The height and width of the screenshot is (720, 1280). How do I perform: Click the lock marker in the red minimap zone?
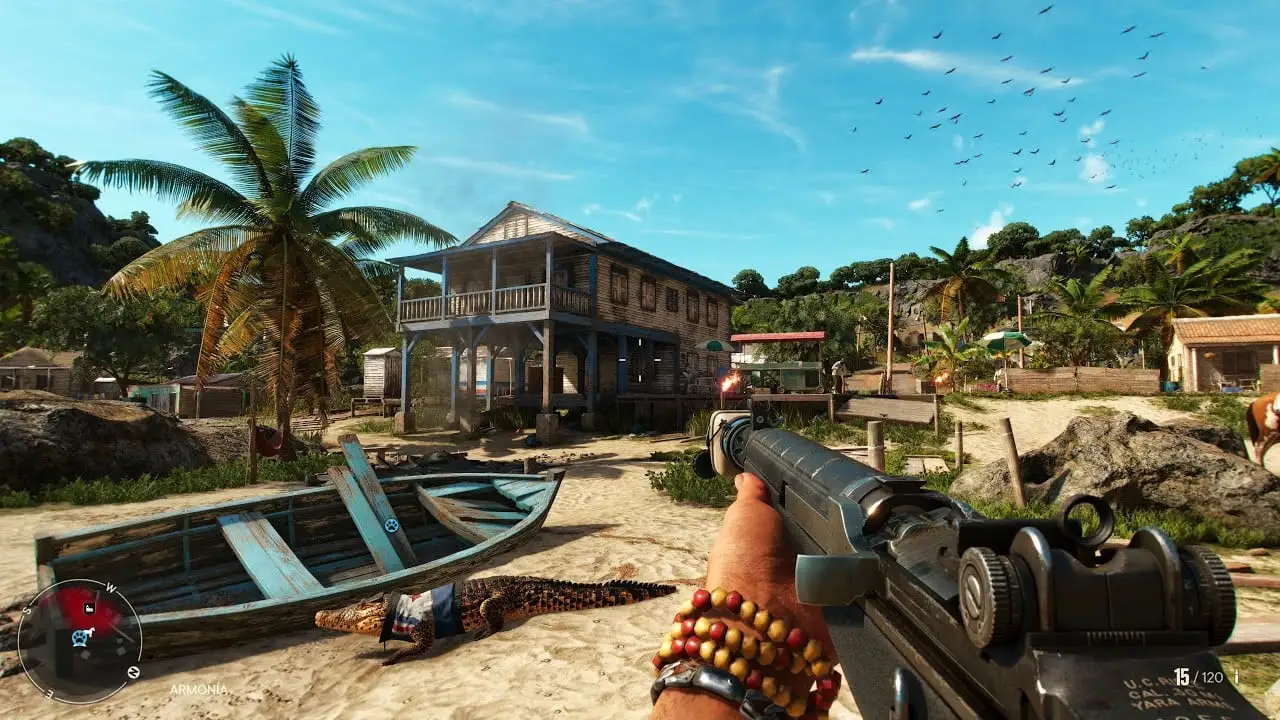pos(88,608)
